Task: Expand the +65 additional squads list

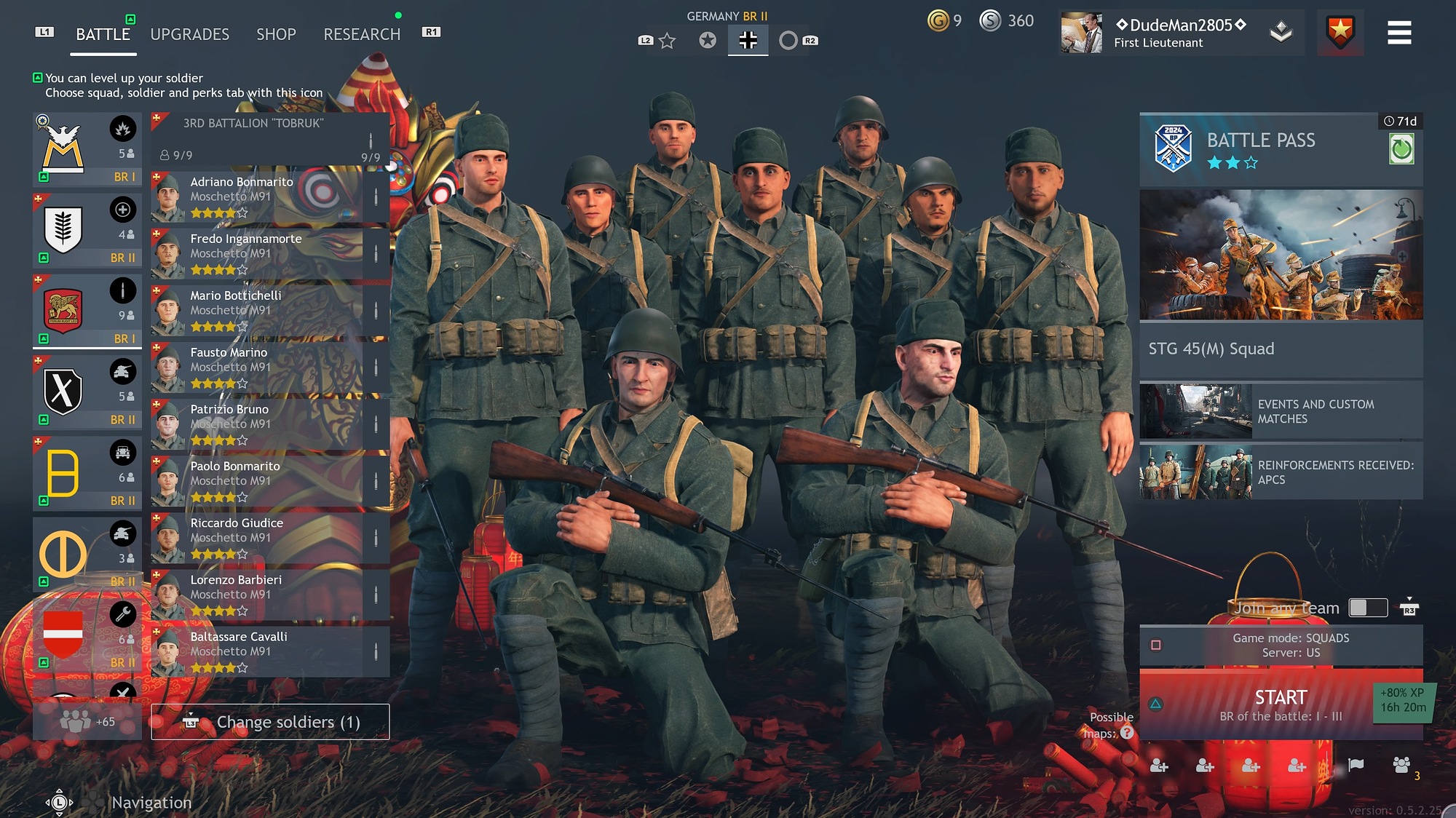Action: click(87, 722)
